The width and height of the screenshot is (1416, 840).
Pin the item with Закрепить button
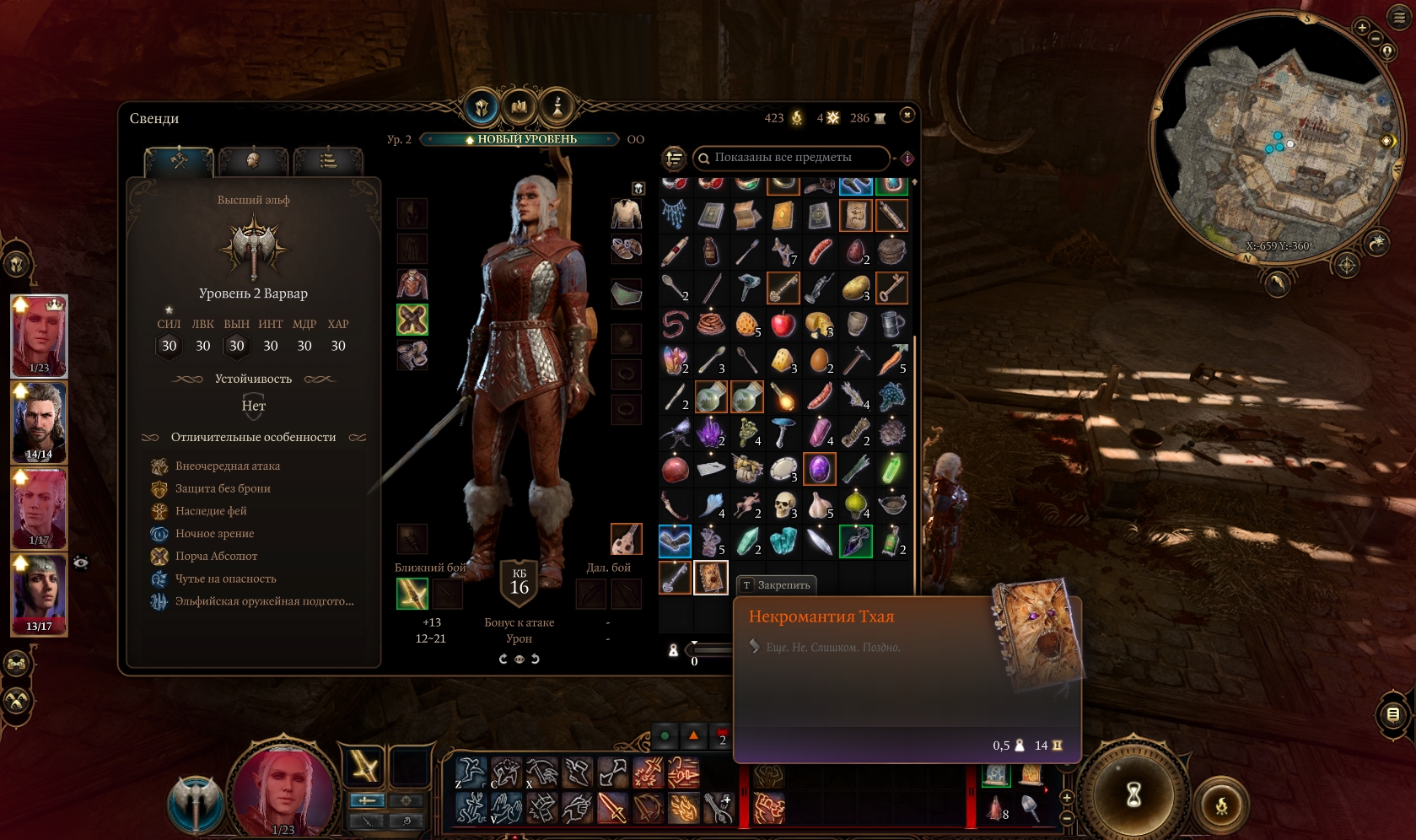pyautogui.click(x=776, y=584)
